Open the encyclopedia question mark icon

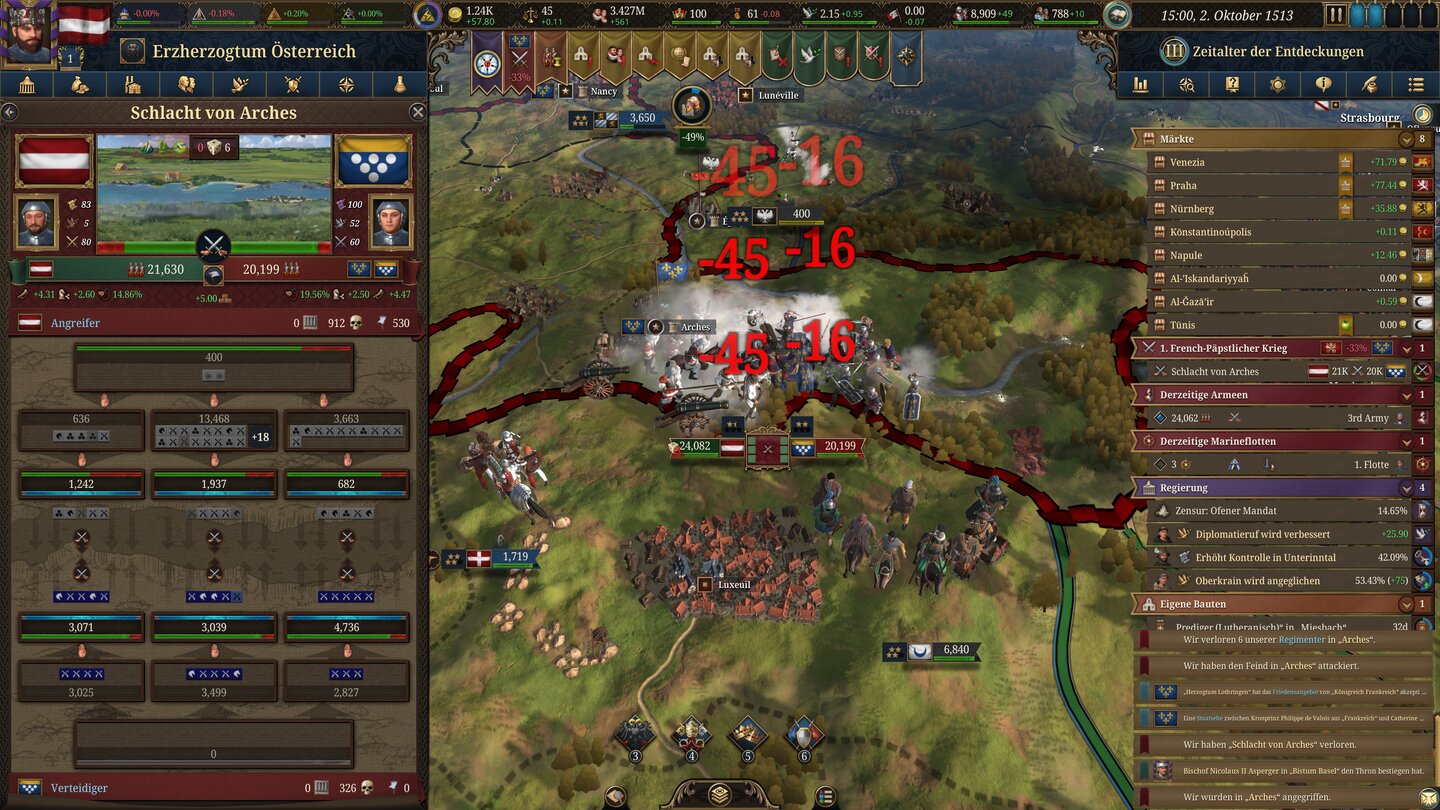pyautogui.click(x=1231, y=84)
